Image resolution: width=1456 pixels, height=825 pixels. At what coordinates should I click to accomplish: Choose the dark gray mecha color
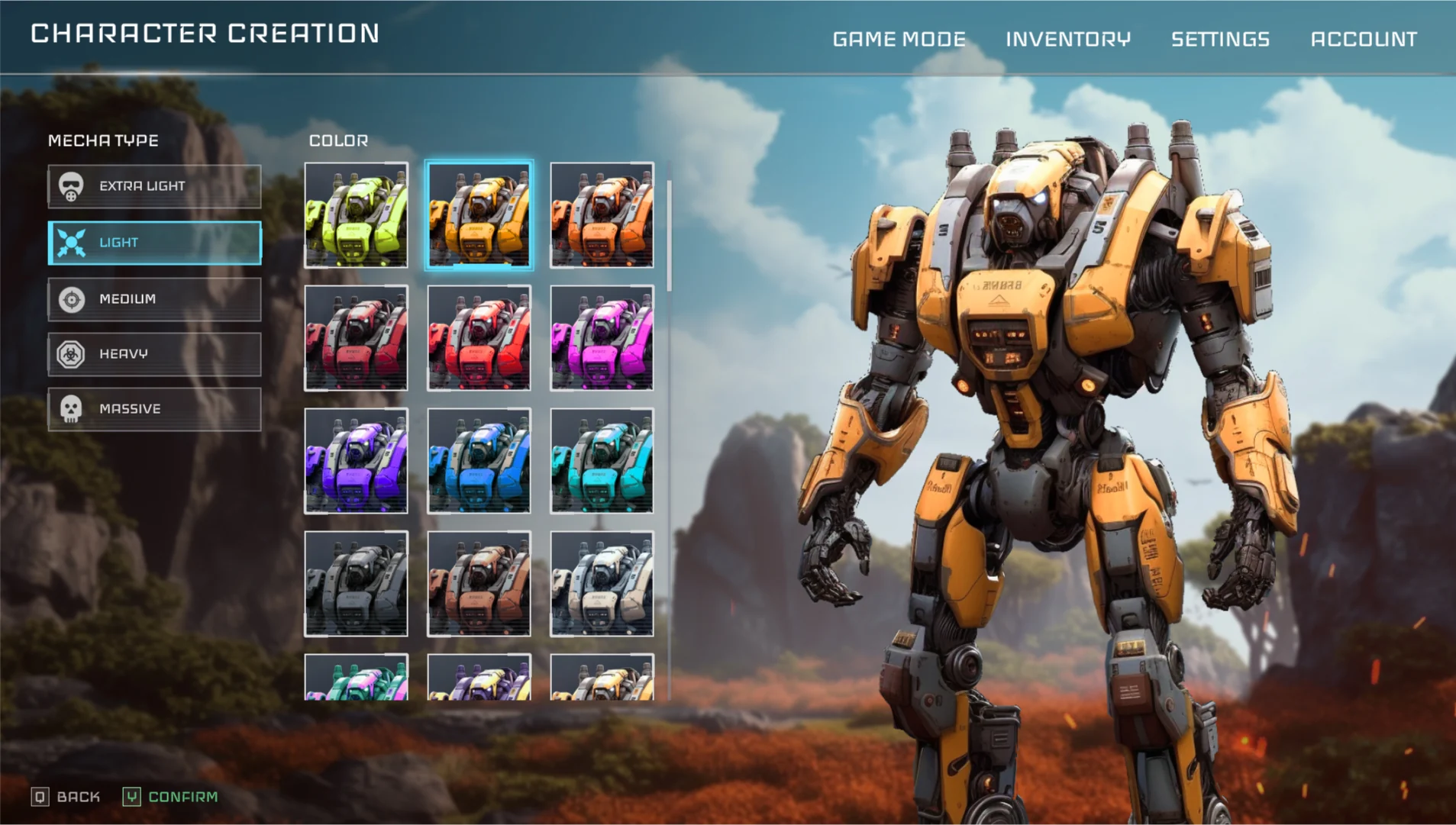point(356,584)
